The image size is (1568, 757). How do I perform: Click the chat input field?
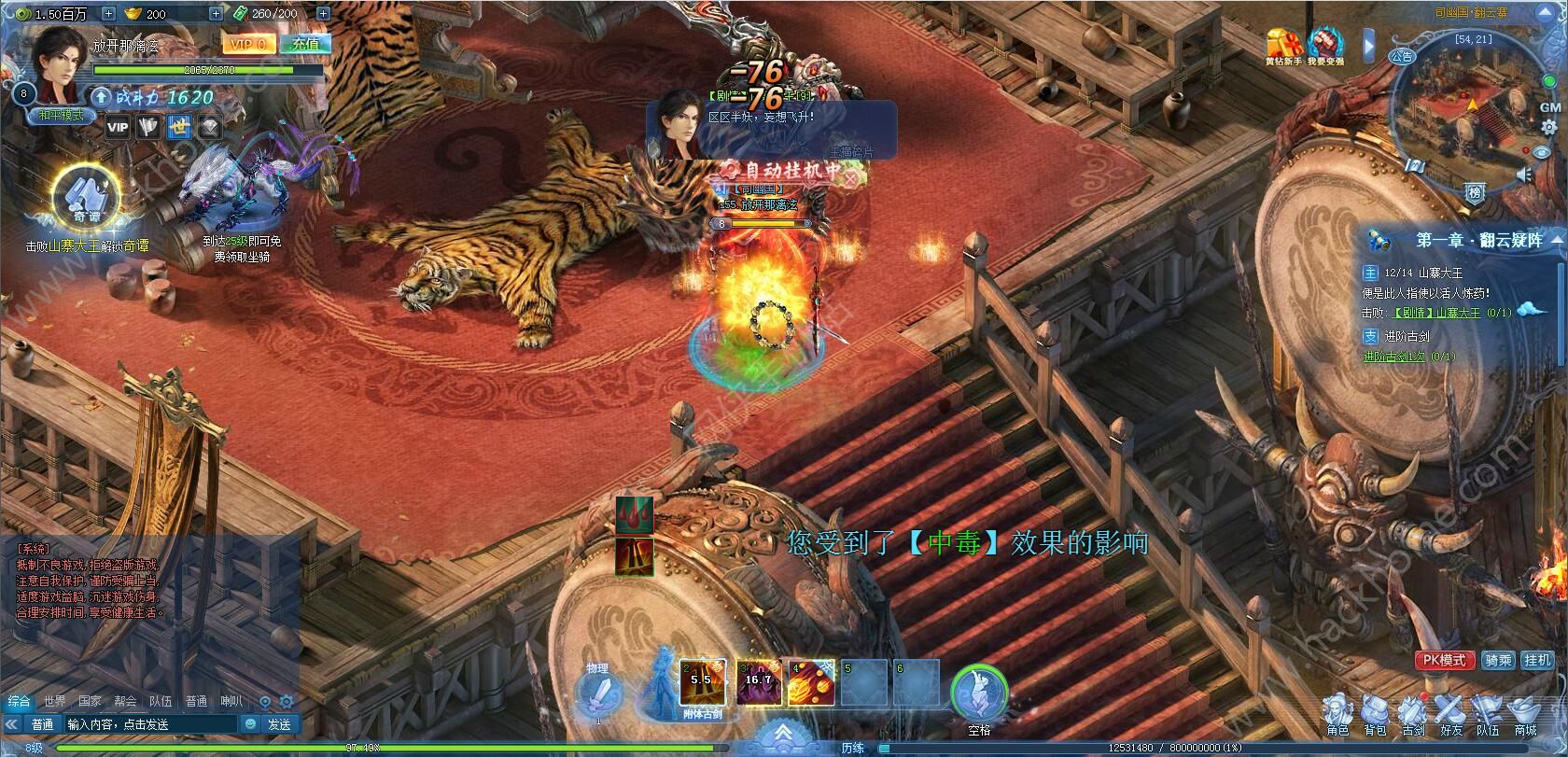point(149,724)
